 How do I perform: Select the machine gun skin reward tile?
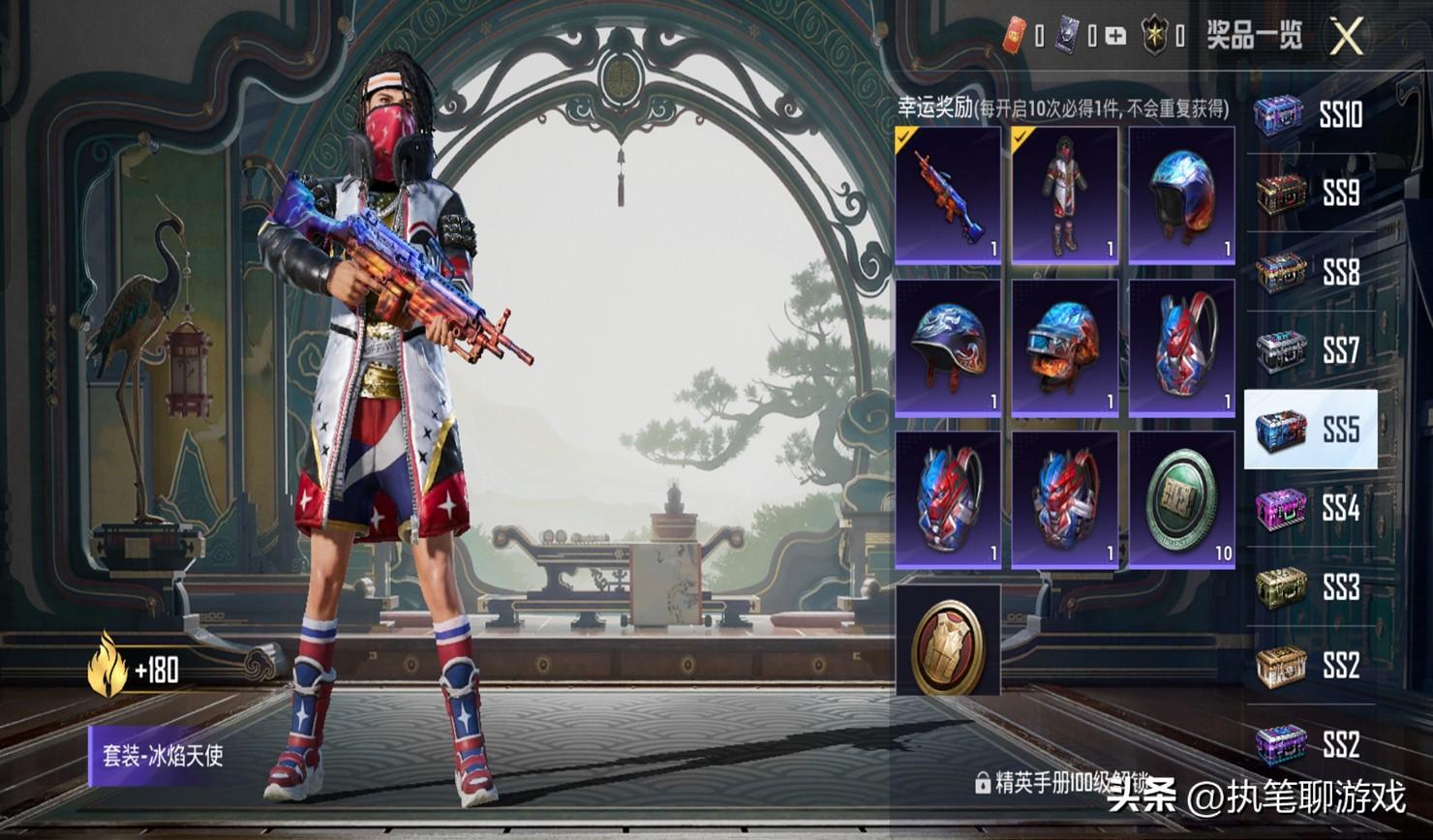click(x=948, y=195)
